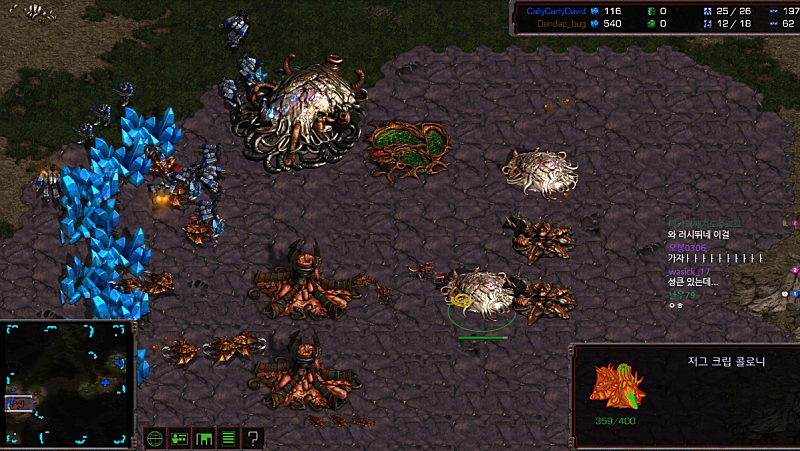This screenshot has width=800, height=451.
Task: Click the green building silhouette button
Action: (x=204, y=438)
